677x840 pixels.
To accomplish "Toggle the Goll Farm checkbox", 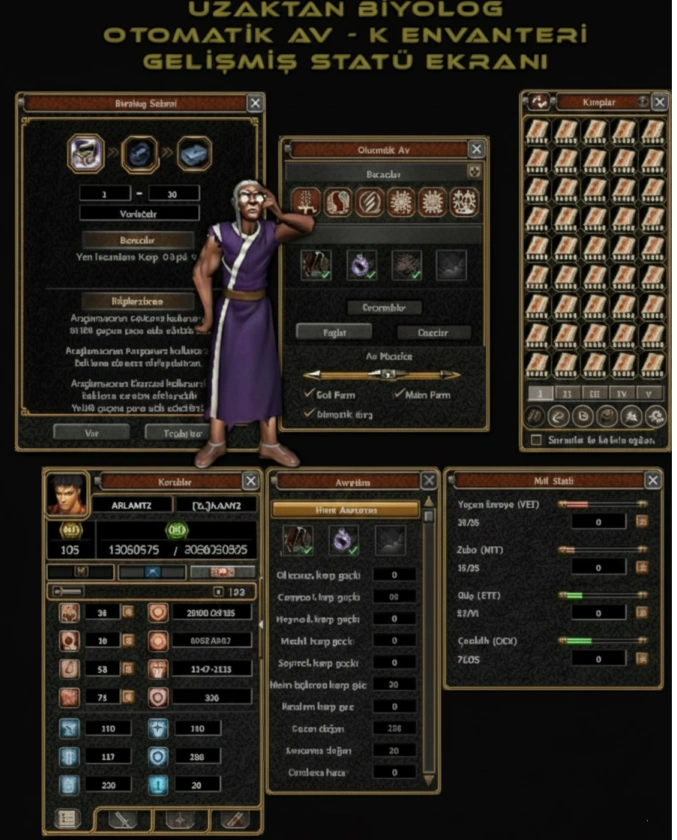I will (x=309, y=394).
